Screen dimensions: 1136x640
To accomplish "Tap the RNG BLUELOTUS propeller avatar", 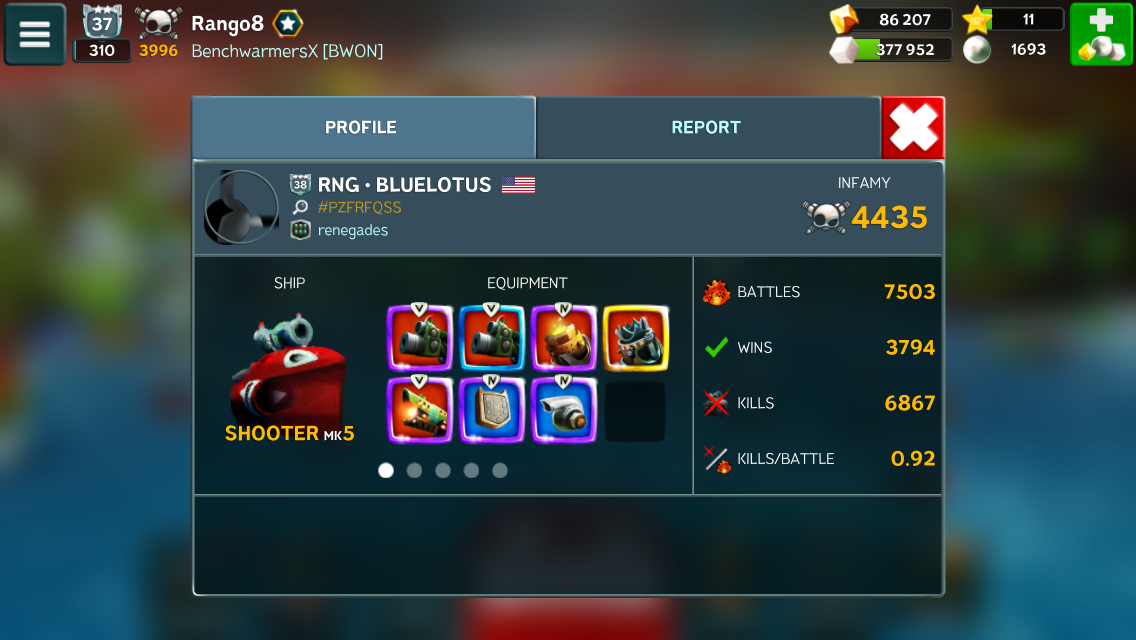I will pos(241,207).
